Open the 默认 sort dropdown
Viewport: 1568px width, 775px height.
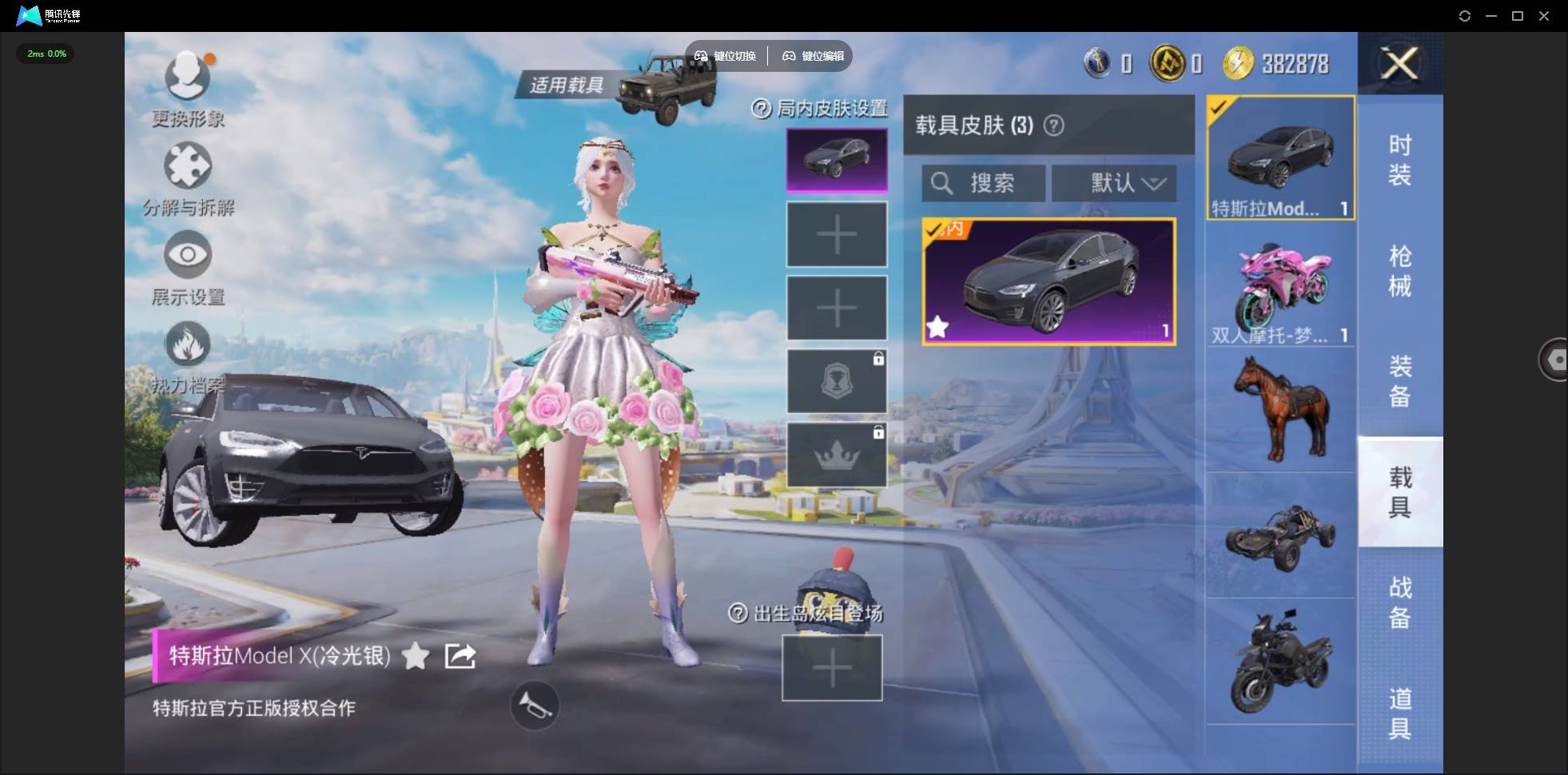click(1113, 184)
